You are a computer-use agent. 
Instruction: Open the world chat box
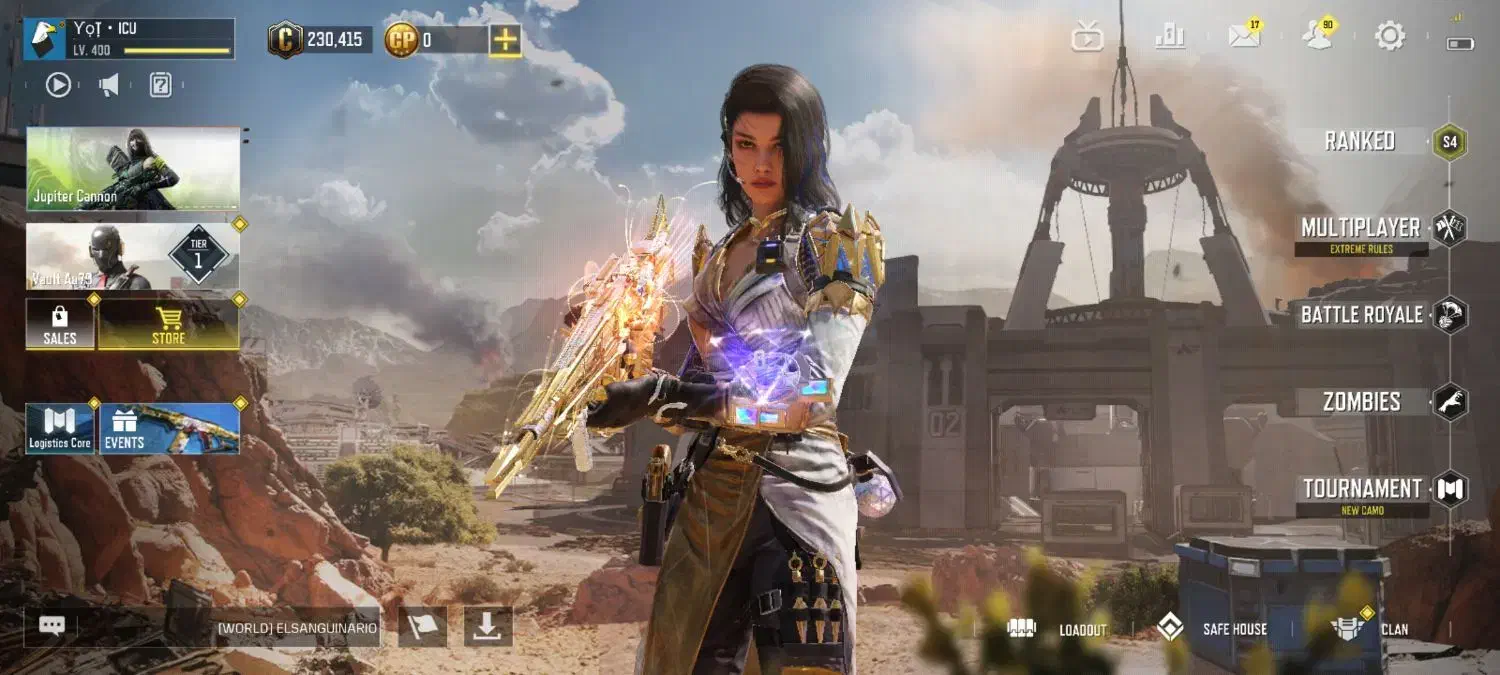[x=202, y=628]
